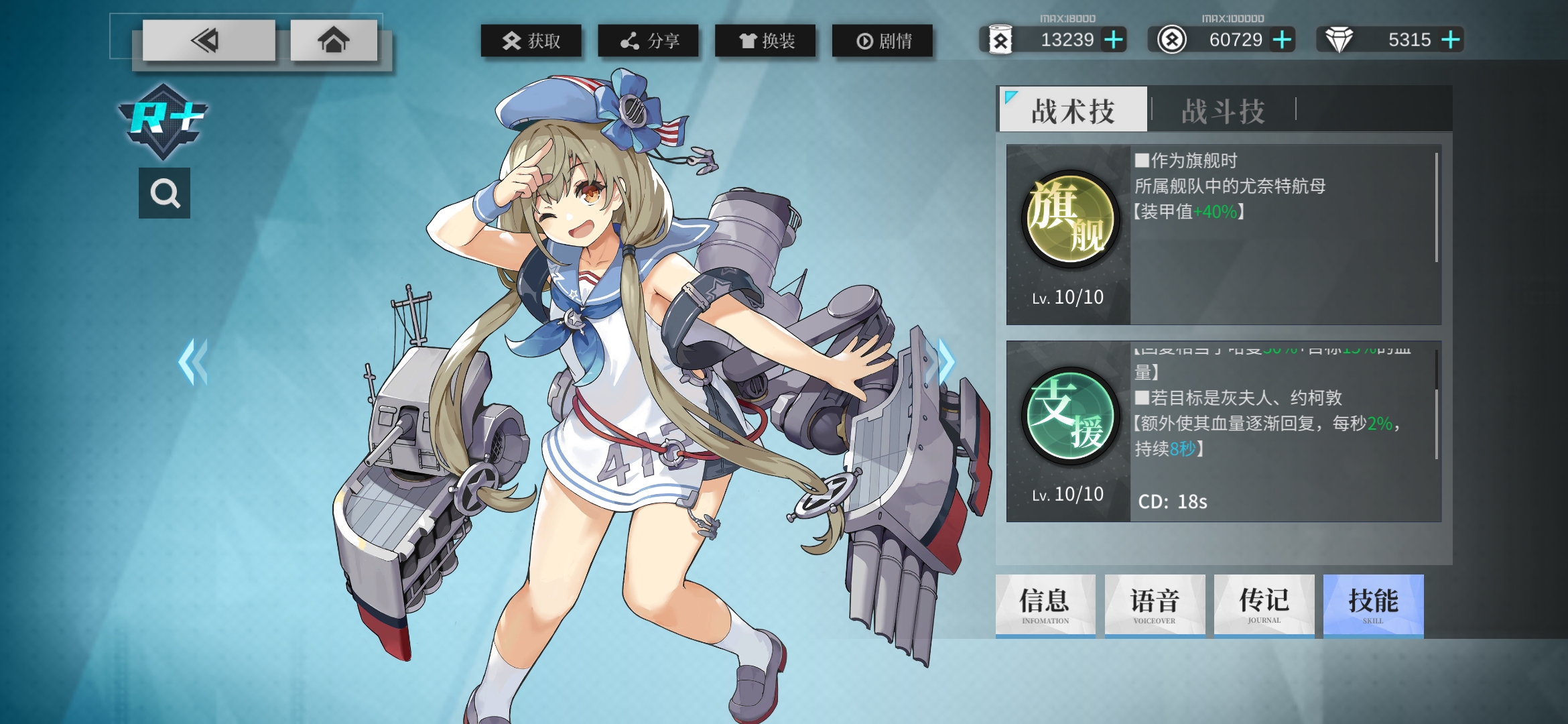1568x724 pixels.
Task: Switch to next character with right arrow
Action: (x=943, y=362)
